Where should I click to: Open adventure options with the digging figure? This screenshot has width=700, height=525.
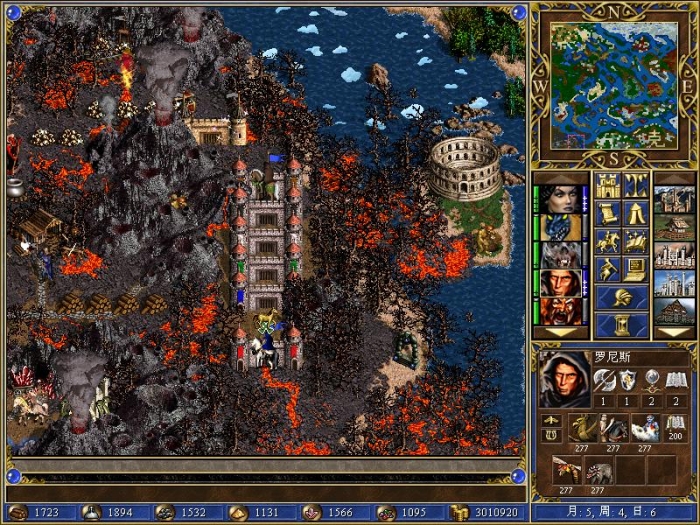[608, 269]
